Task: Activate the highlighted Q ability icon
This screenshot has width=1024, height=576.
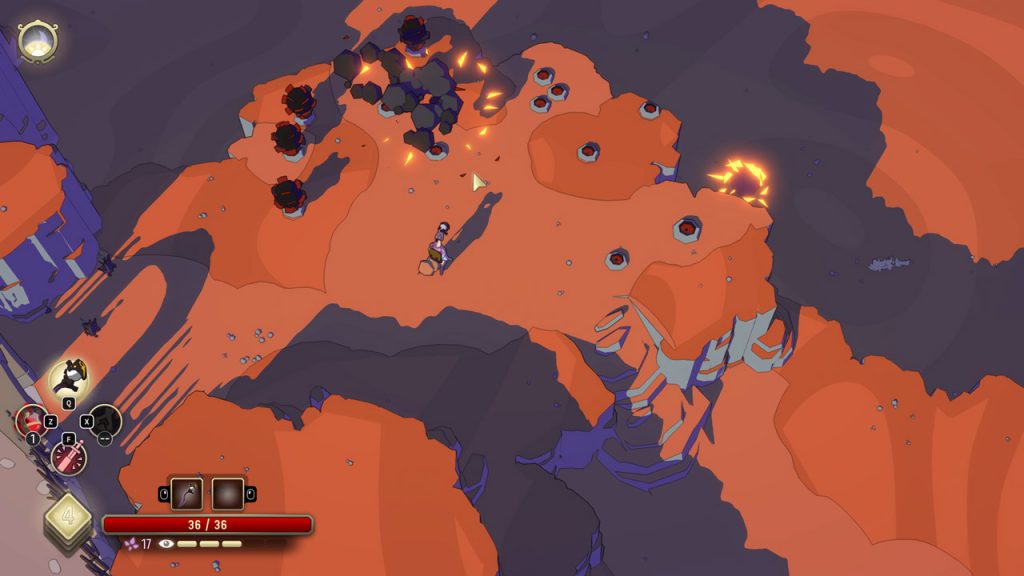Action: coord(68,378)
